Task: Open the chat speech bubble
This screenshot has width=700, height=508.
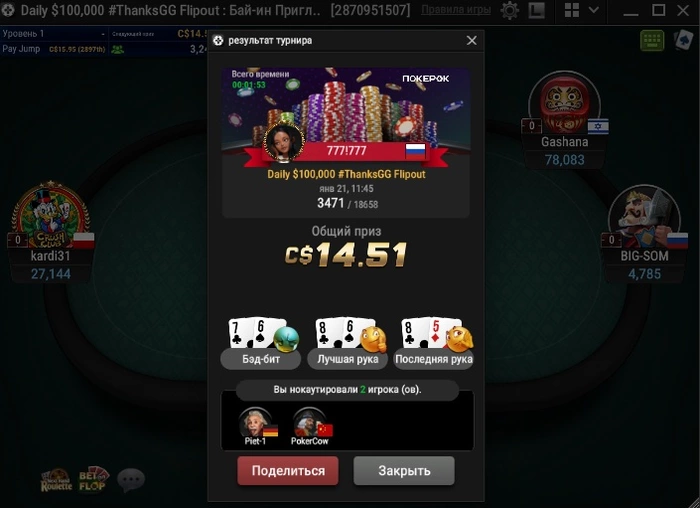Action: coord(131,480)
